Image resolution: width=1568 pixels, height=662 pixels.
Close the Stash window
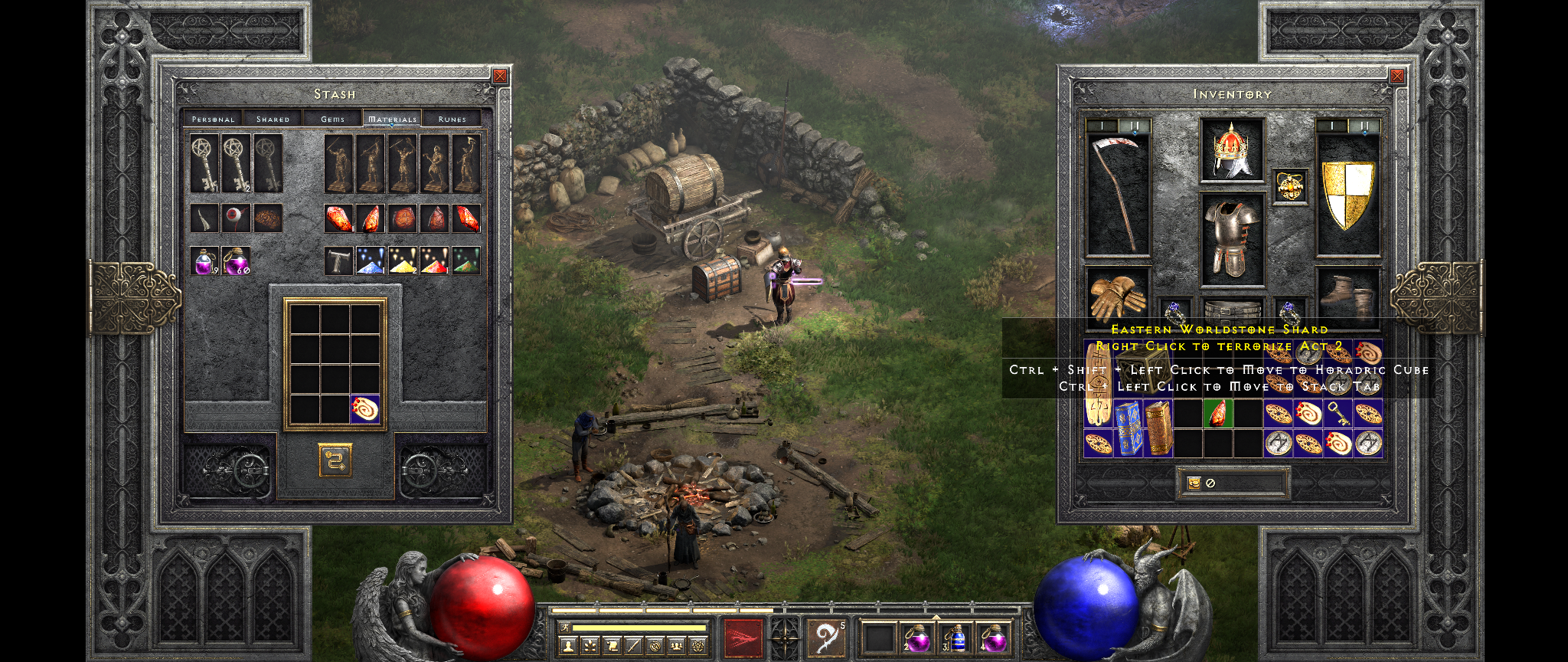click(x=500, y=76)
